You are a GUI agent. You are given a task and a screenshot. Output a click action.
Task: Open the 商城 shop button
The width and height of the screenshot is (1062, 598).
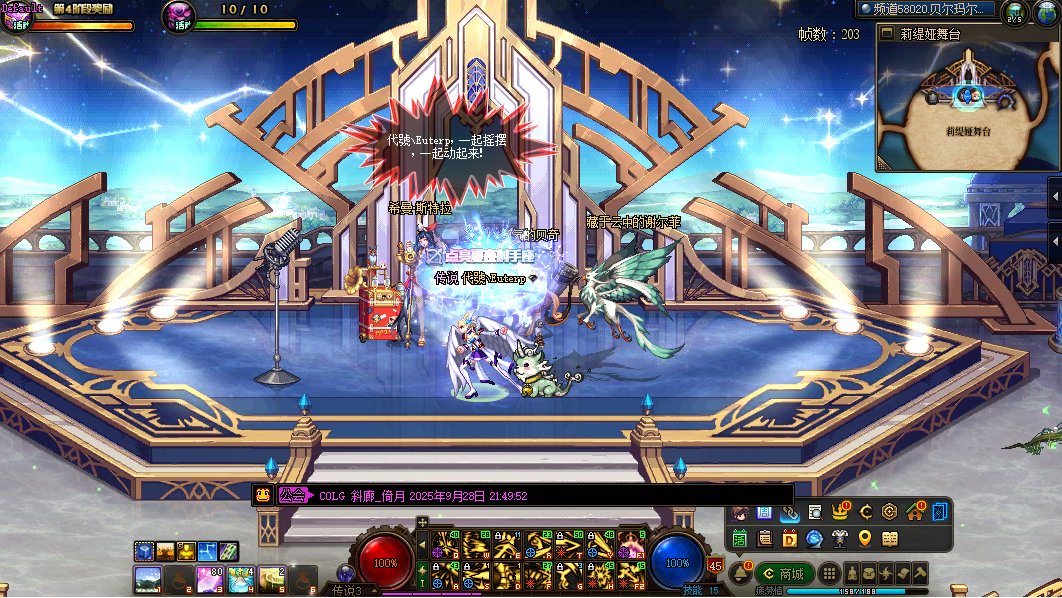click(x=784, y=574)
